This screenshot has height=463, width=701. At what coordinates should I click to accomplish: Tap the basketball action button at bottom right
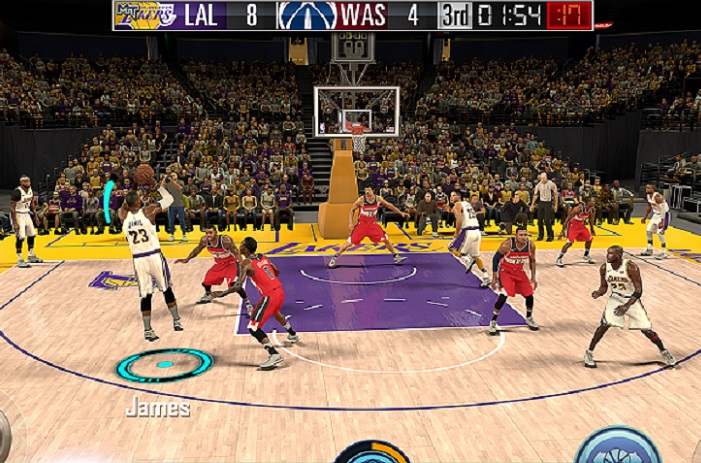point(617,447)
